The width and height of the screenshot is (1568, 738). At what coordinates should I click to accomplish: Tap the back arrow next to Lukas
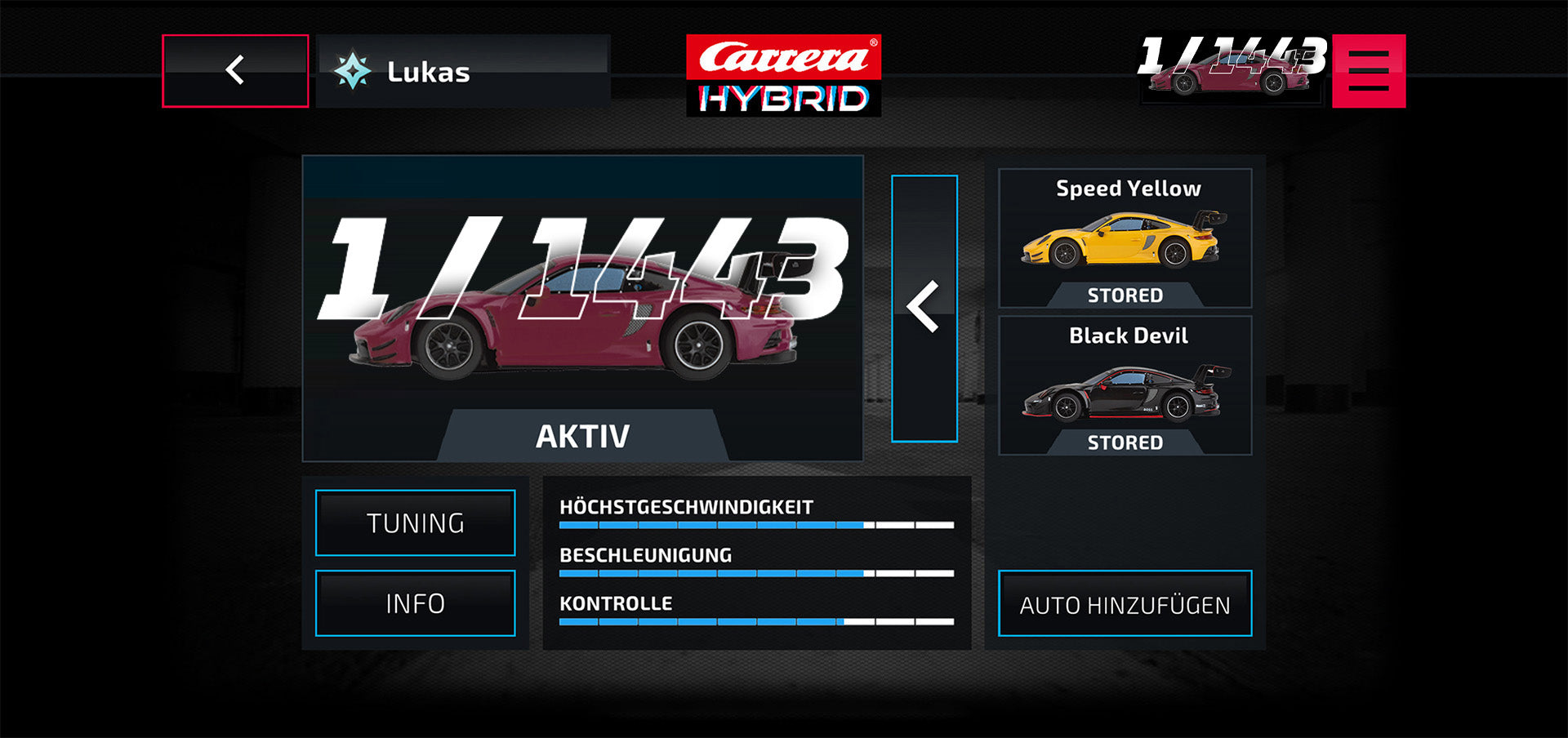[235, 72]
